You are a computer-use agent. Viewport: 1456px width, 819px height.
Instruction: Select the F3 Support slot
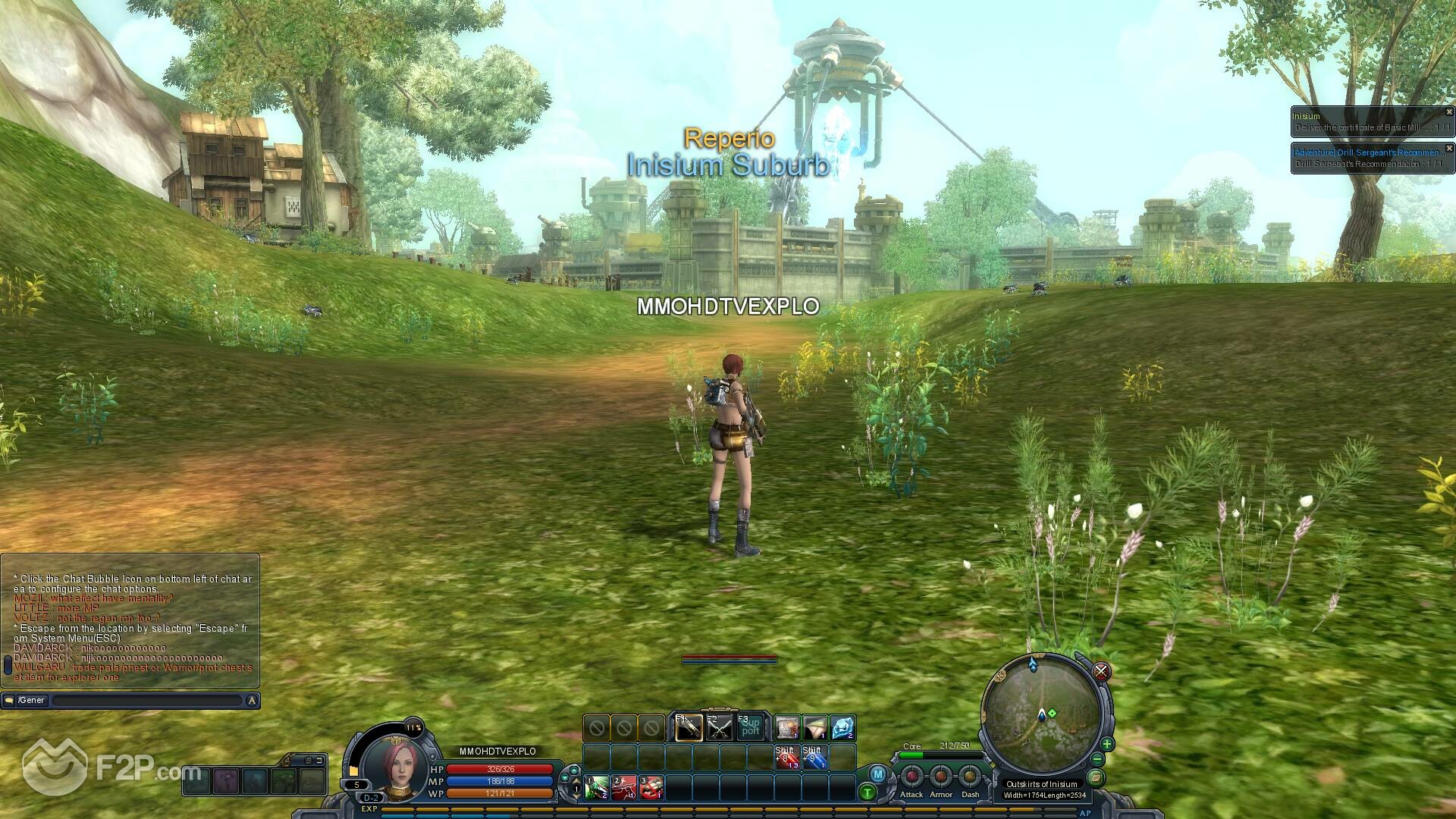750,728
